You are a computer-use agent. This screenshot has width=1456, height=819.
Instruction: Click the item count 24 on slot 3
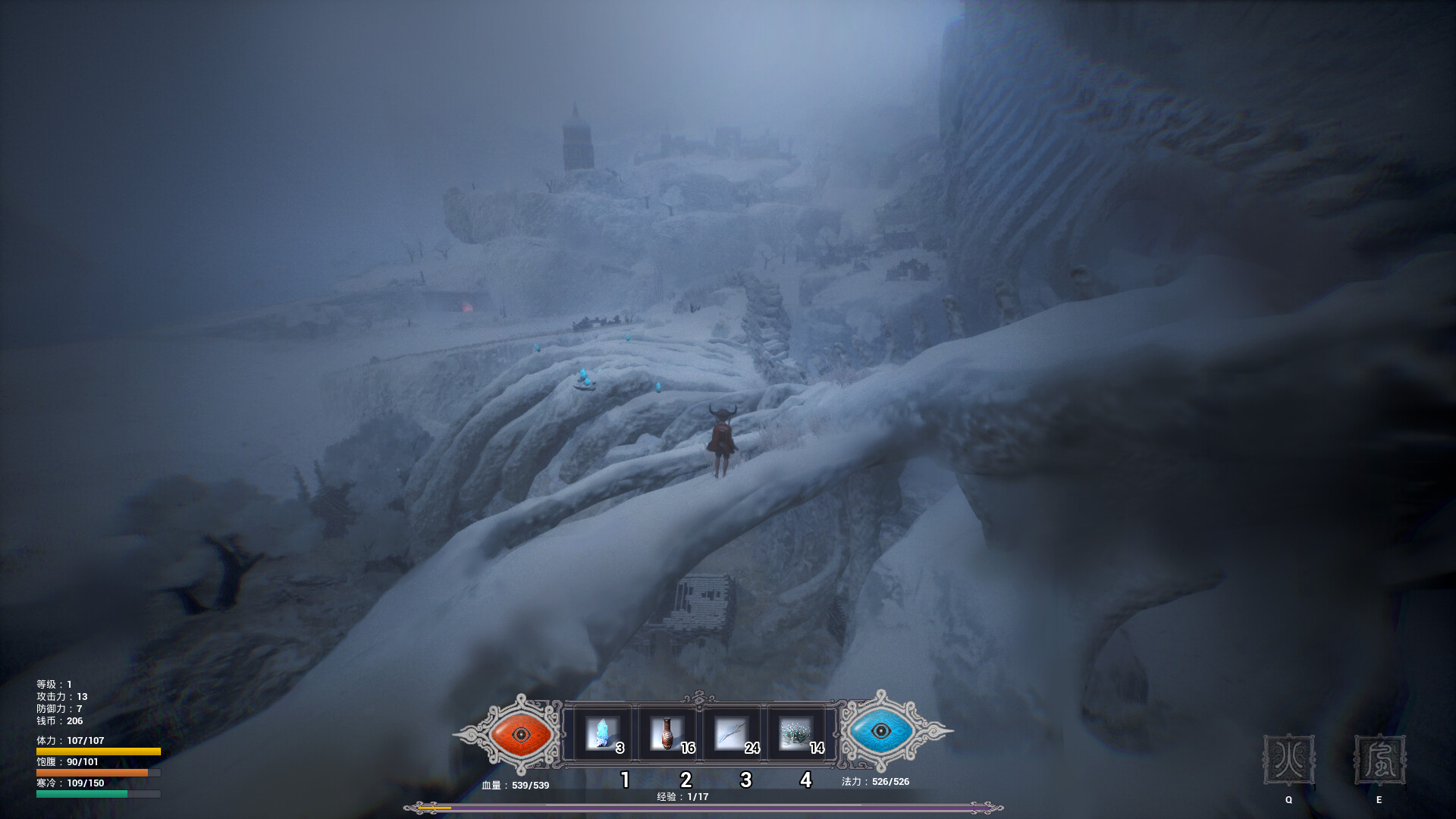tap(752, 746)
